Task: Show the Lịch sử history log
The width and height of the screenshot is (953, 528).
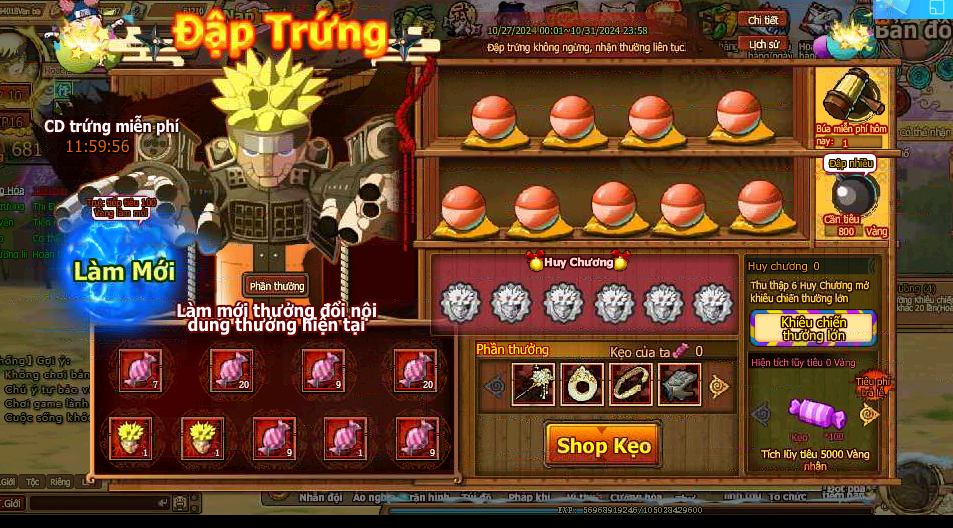Action: pos(763,45)
